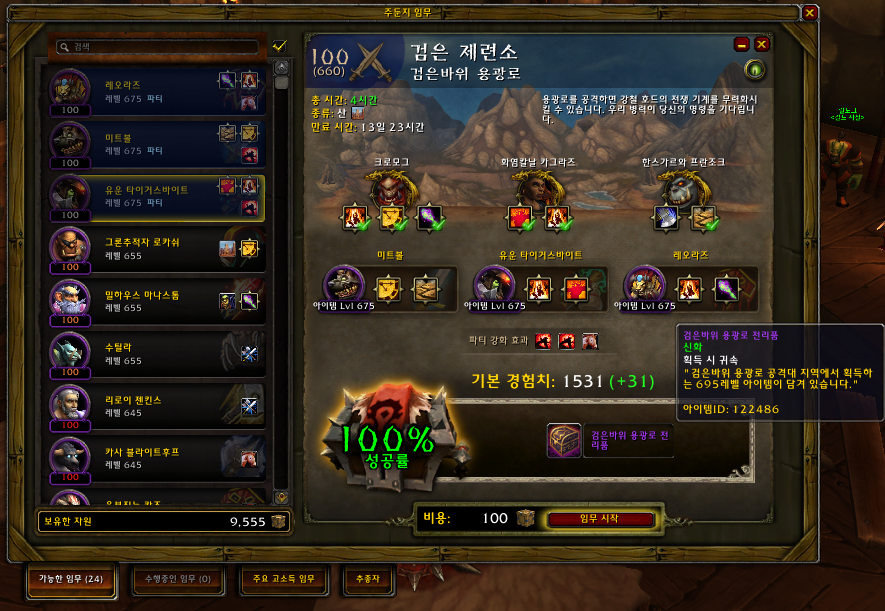885x611 pixels.
Task: Close the 검은 제련소 mission detail page
Action: tap(762, 44)
